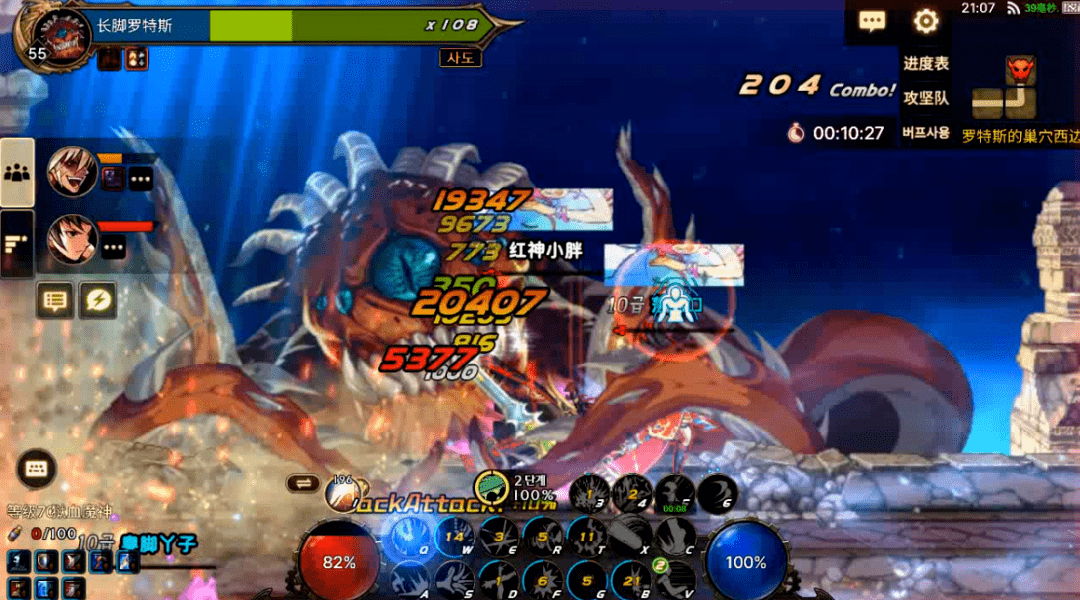Viewport: 1080px width, 600px height.
Task: Open the round keyboard chat button
Action: tap(36, 468)
